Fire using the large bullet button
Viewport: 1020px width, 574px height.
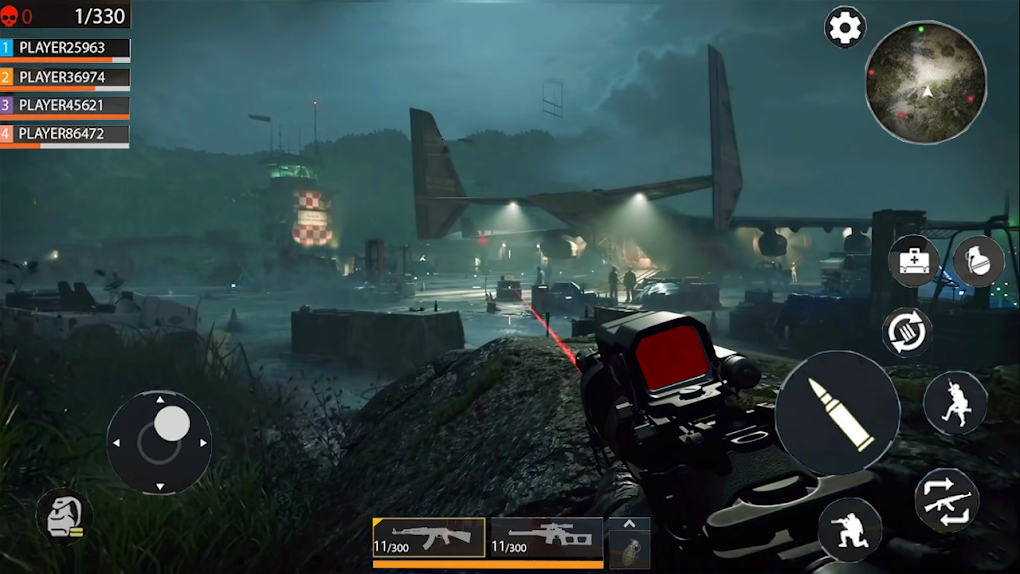[x=838, y=413]
